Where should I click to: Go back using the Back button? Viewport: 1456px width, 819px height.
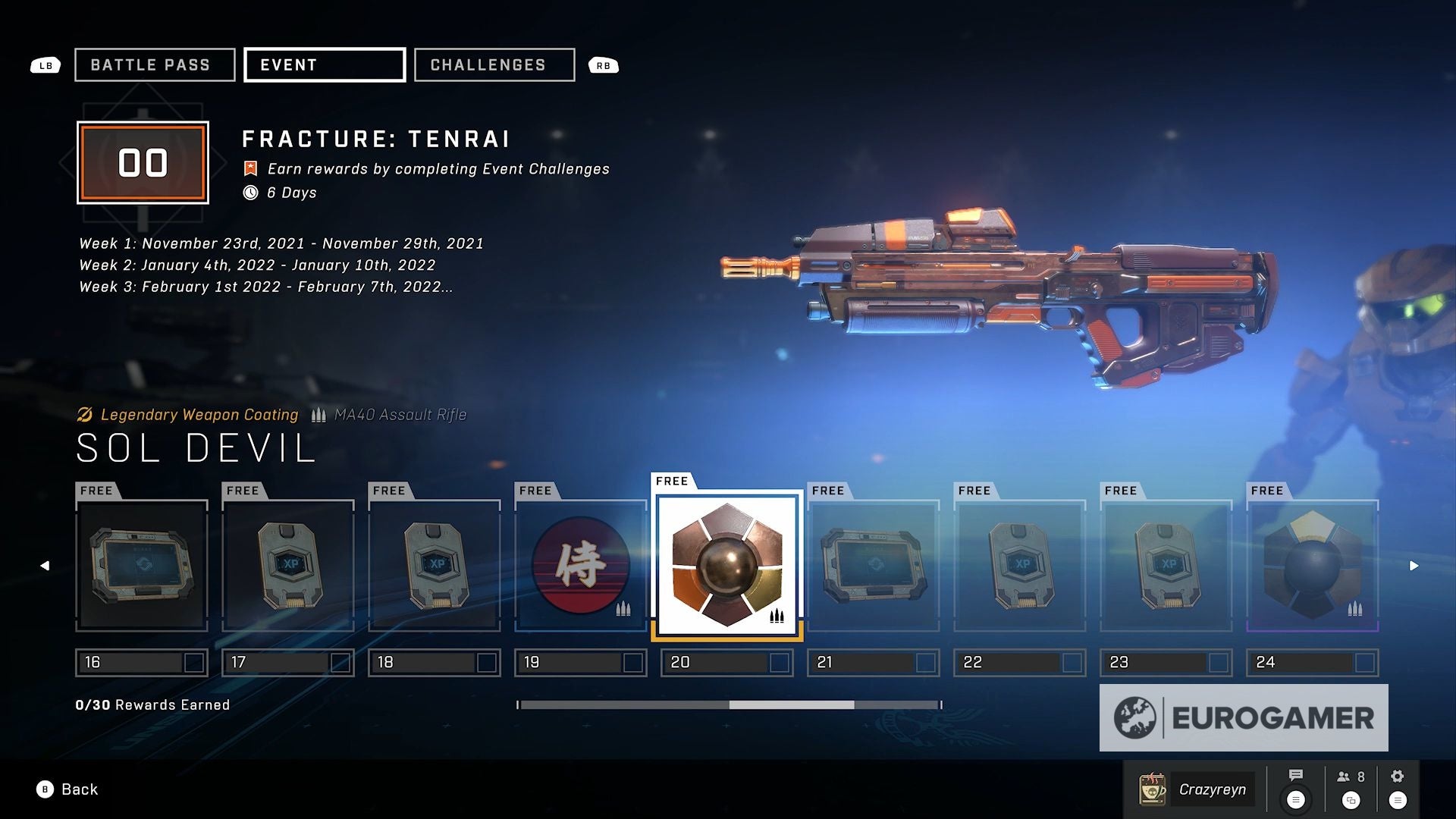[x=68, y=789]
